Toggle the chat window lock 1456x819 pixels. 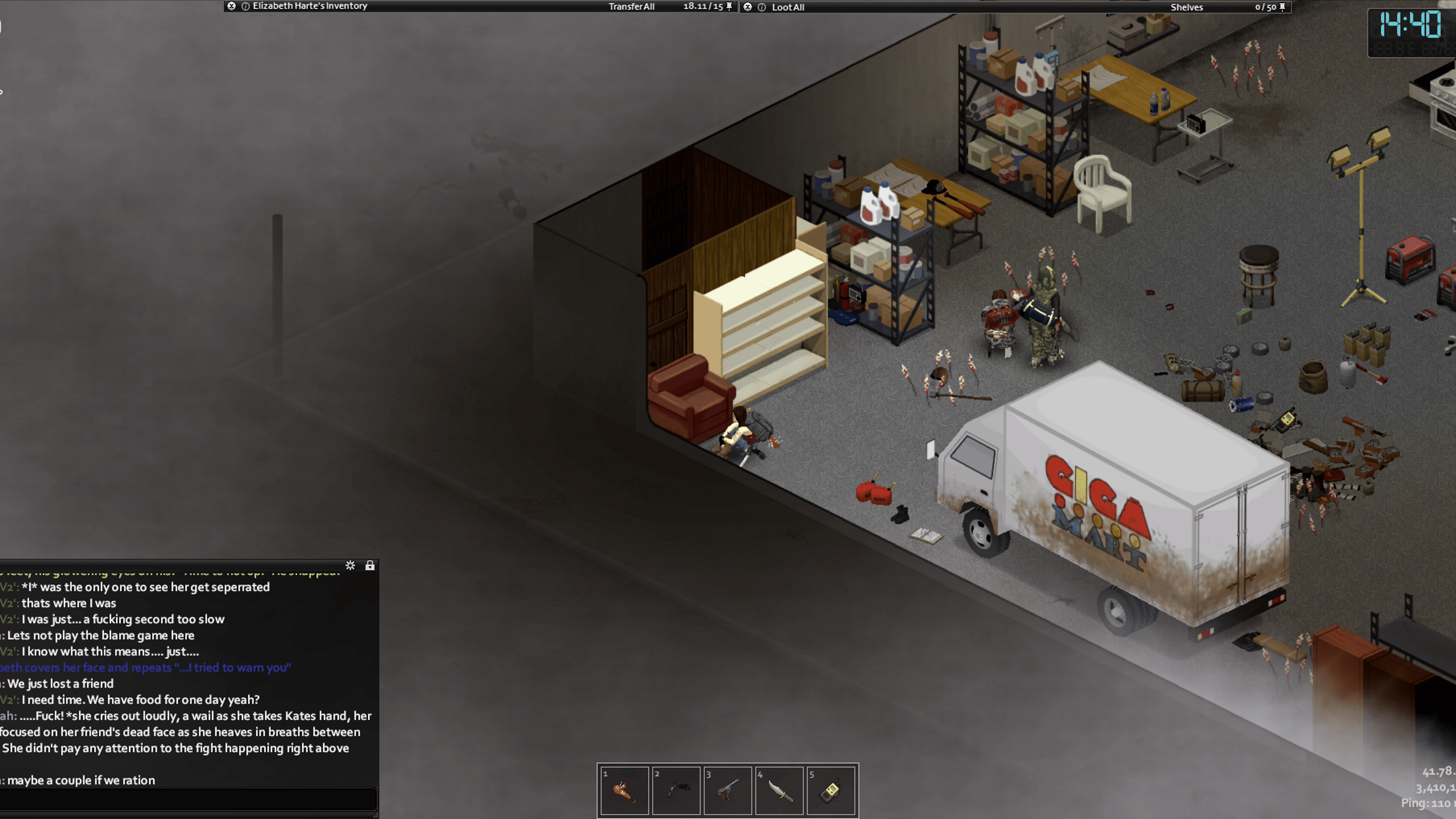[x=370, y=566]
